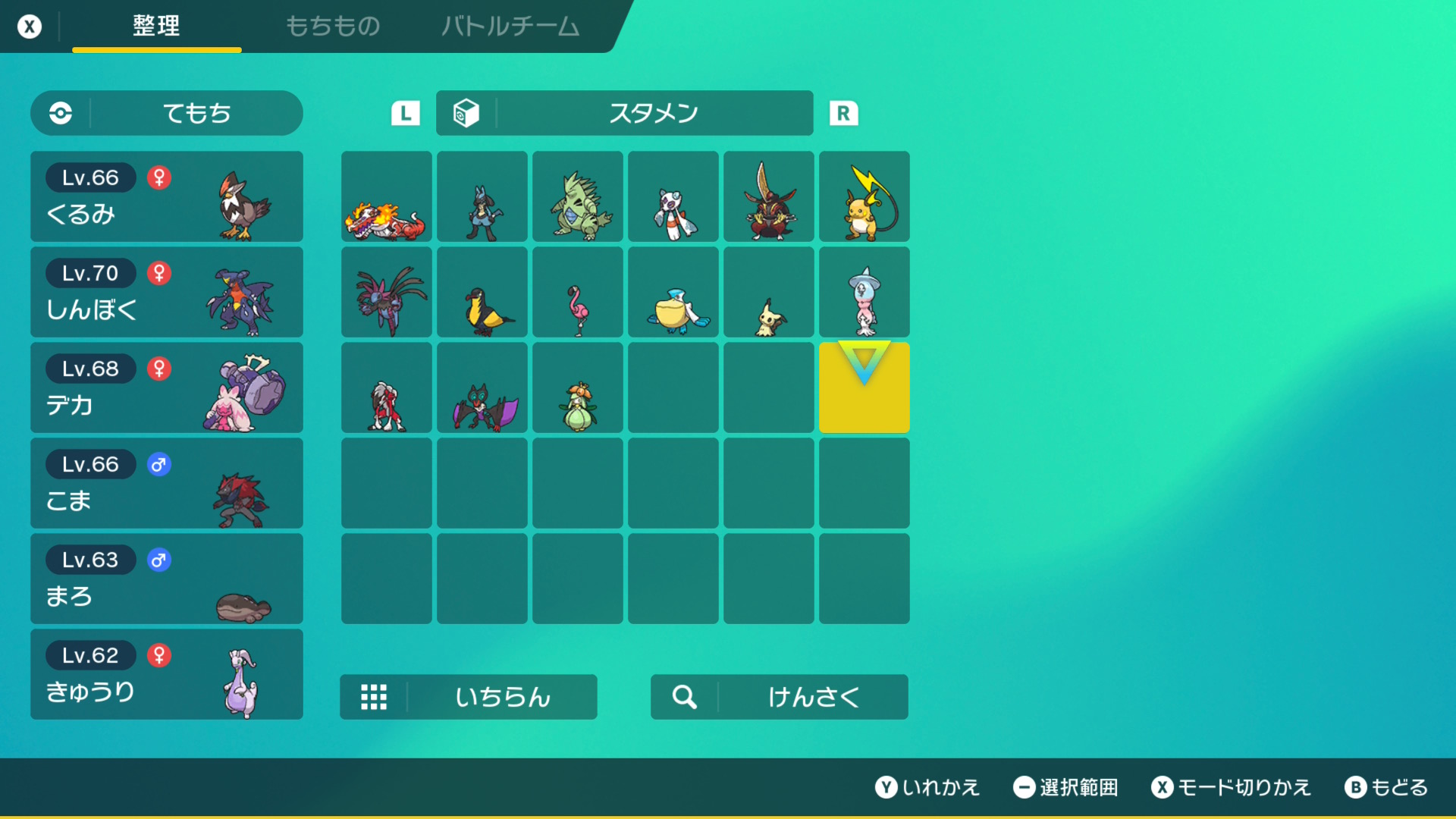Open the バトルチーム tab

[510, 27]
